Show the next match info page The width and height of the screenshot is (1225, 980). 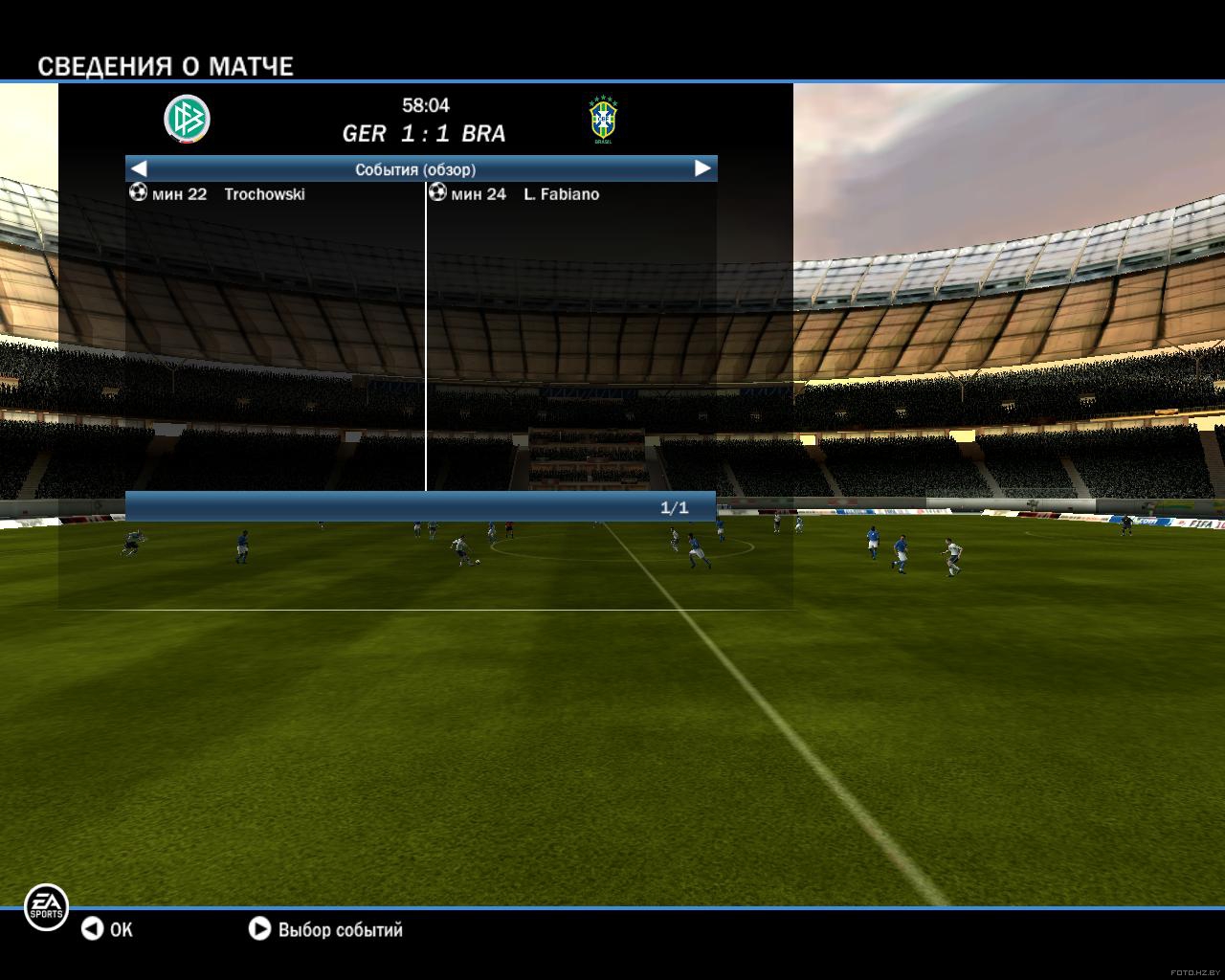click(702, 168)
